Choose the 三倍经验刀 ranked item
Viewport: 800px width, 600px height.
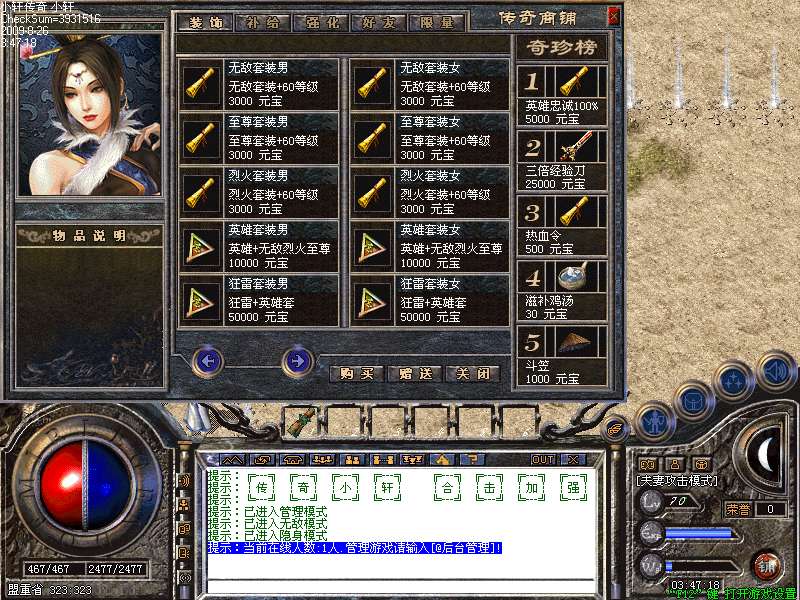click(x=561, y=159)
